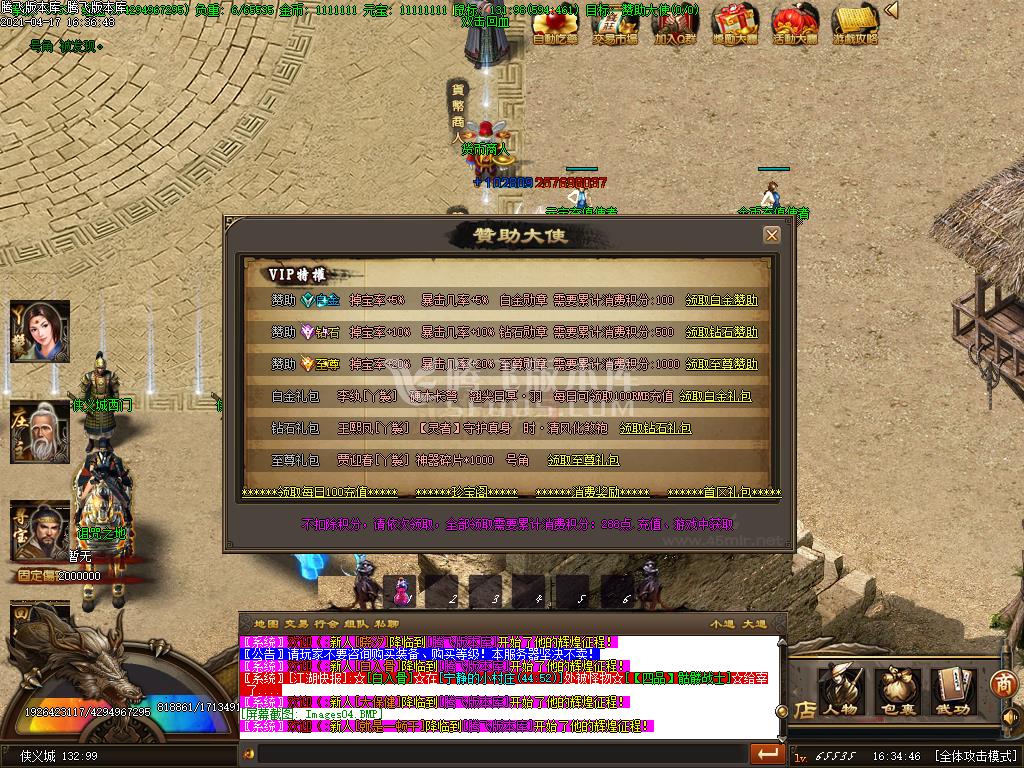
Task: Open the 交易市场 trading market
Action: point(614,24)
